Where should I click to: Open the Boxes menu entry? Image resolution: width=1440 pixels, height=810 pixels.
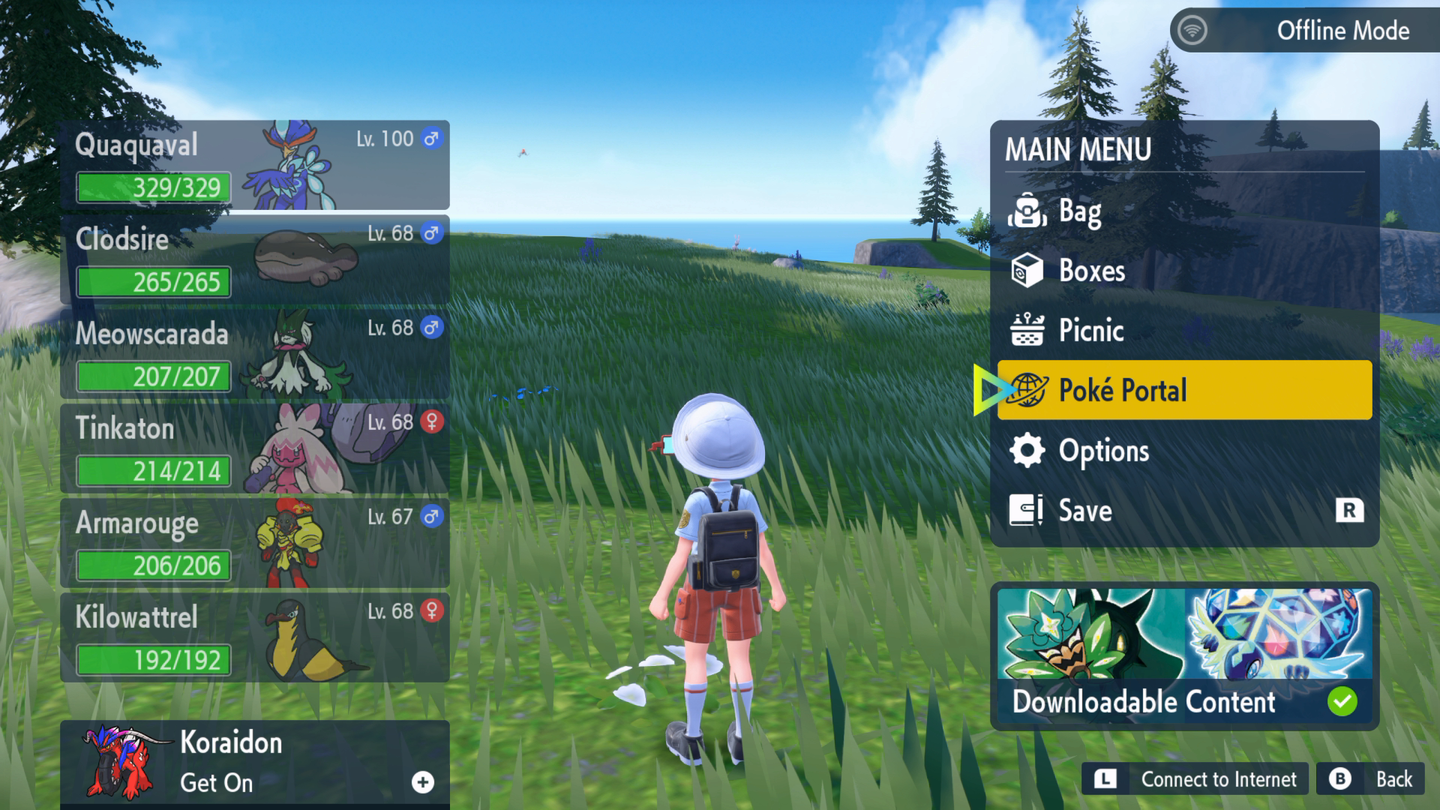[x=1184, y=271]
